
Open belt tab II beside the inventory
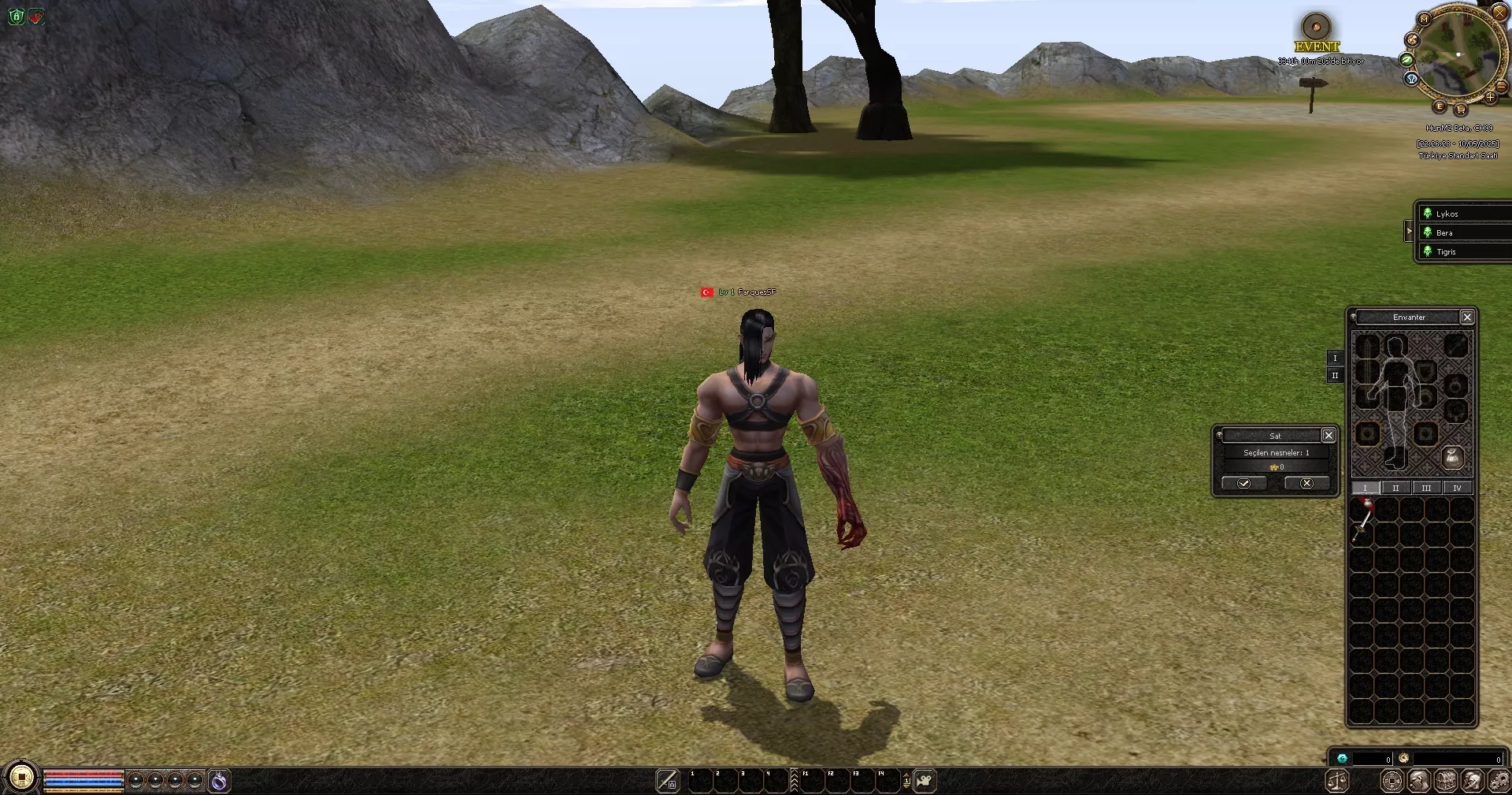click(x=1336, y=376)
